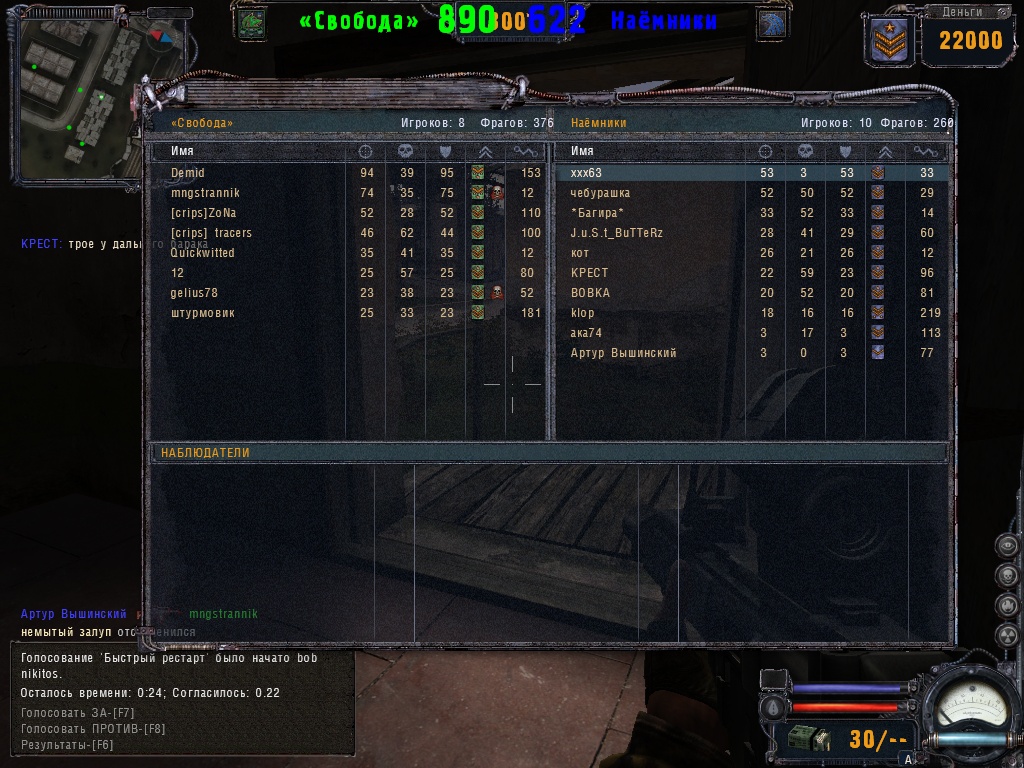Click the skull deaths column in Свобода table
The width and height of the screenshot is (1024, 768).
(x=406, y=151)
